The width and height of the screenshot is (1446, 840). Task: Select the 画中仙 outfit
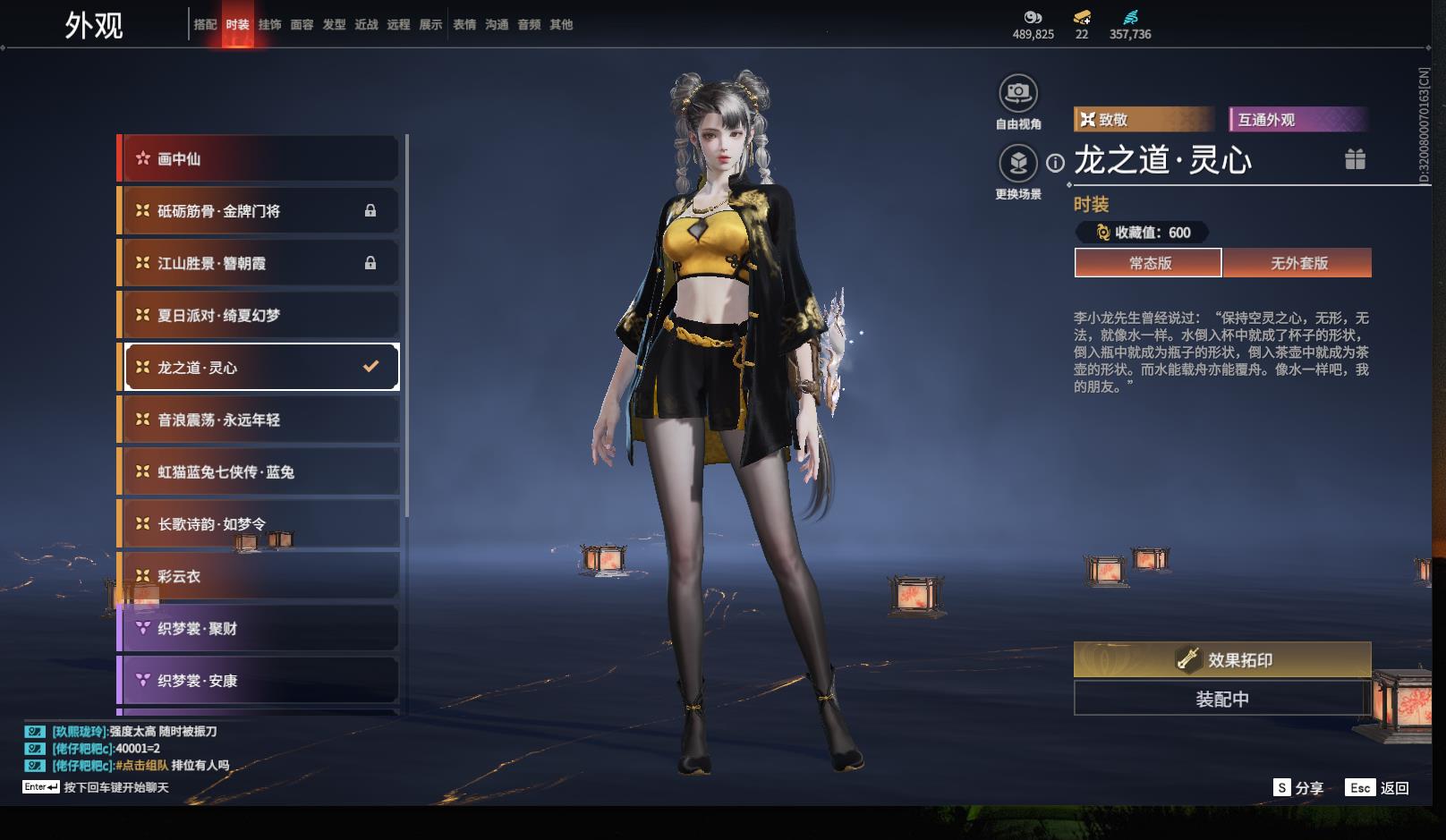pyautogui.click(x=259, y=159)
